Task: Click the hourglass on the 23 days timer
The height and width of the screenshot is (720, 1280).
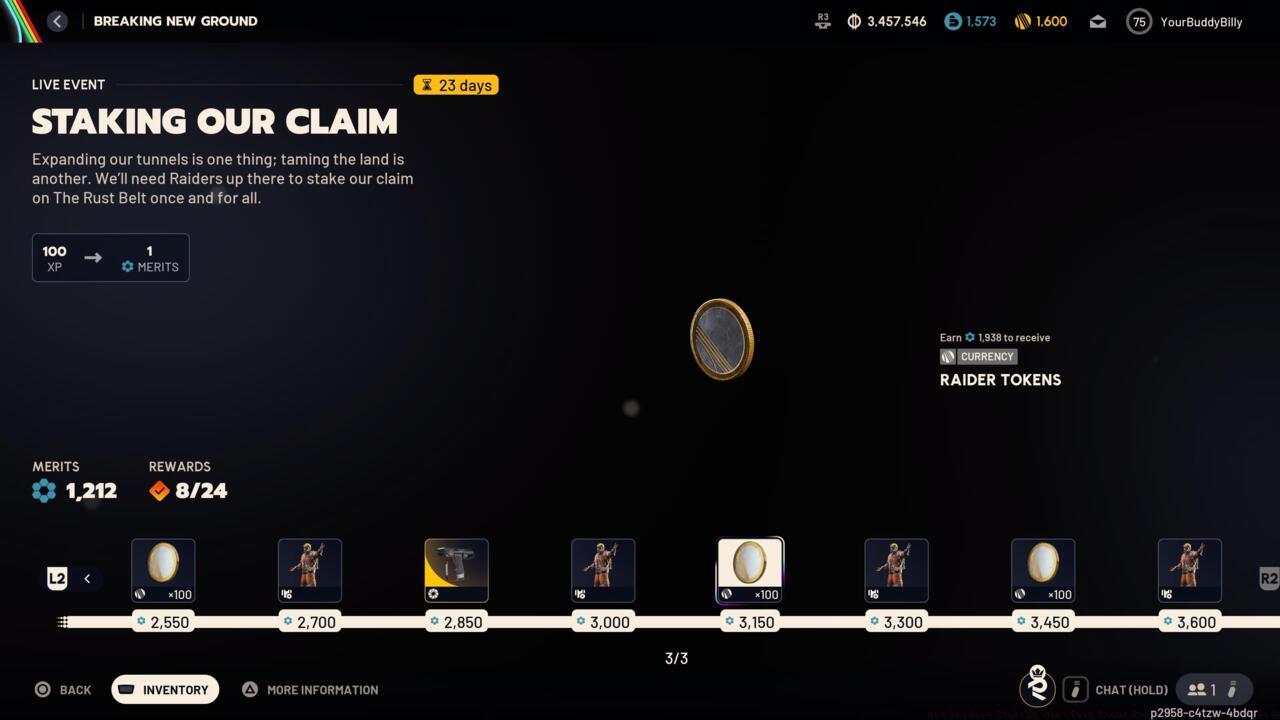Action: [x=429, y=85]
